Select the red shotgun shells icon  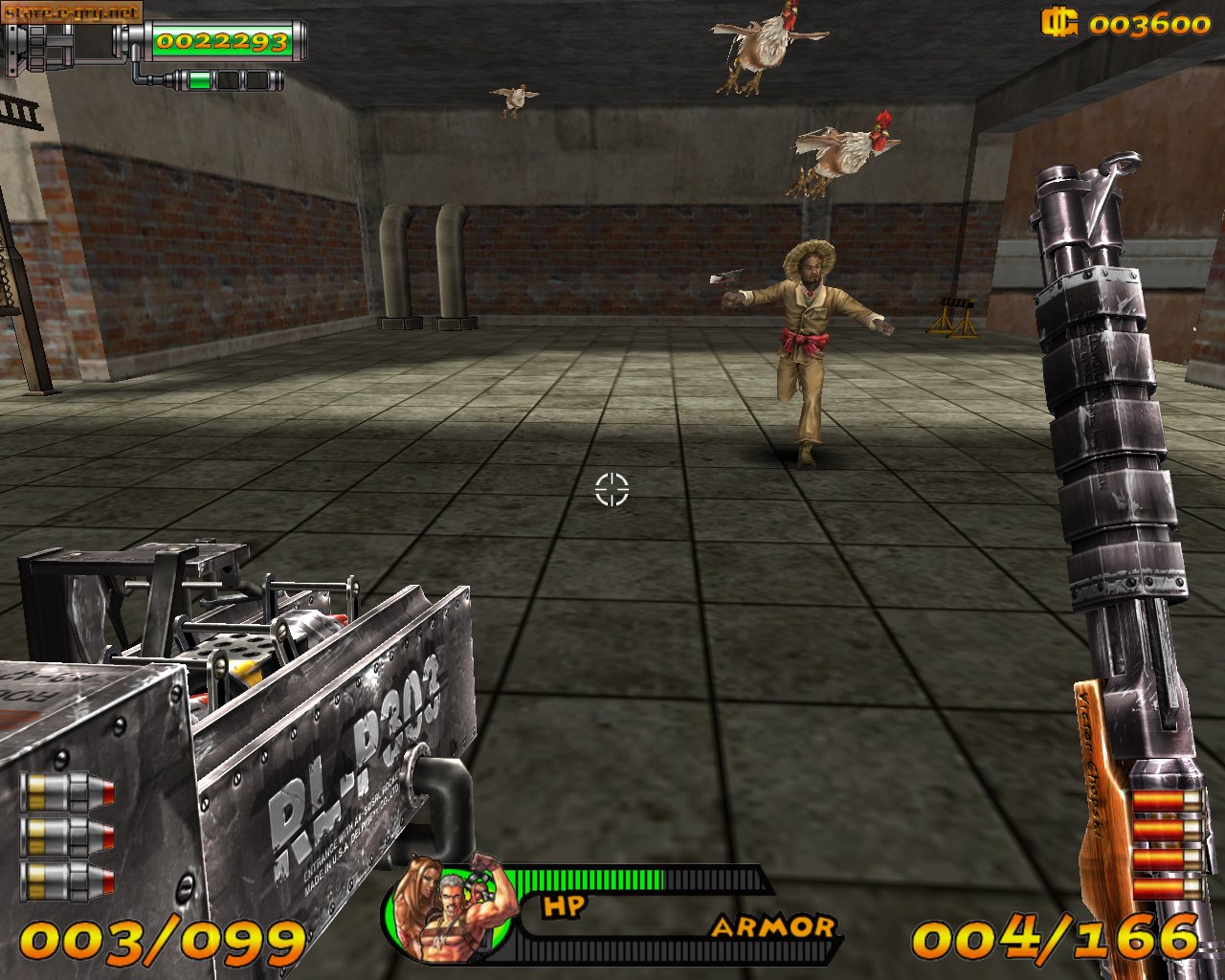[1167, 844]
